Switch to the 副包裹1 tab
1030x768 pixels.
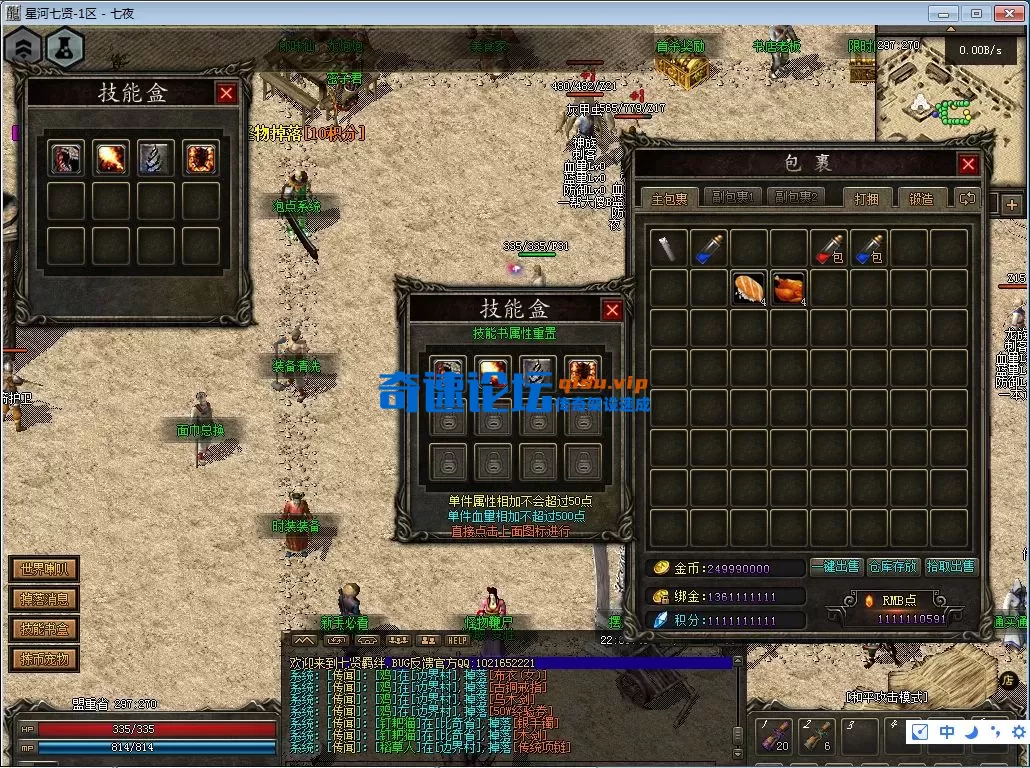click(x=729, y=198)
